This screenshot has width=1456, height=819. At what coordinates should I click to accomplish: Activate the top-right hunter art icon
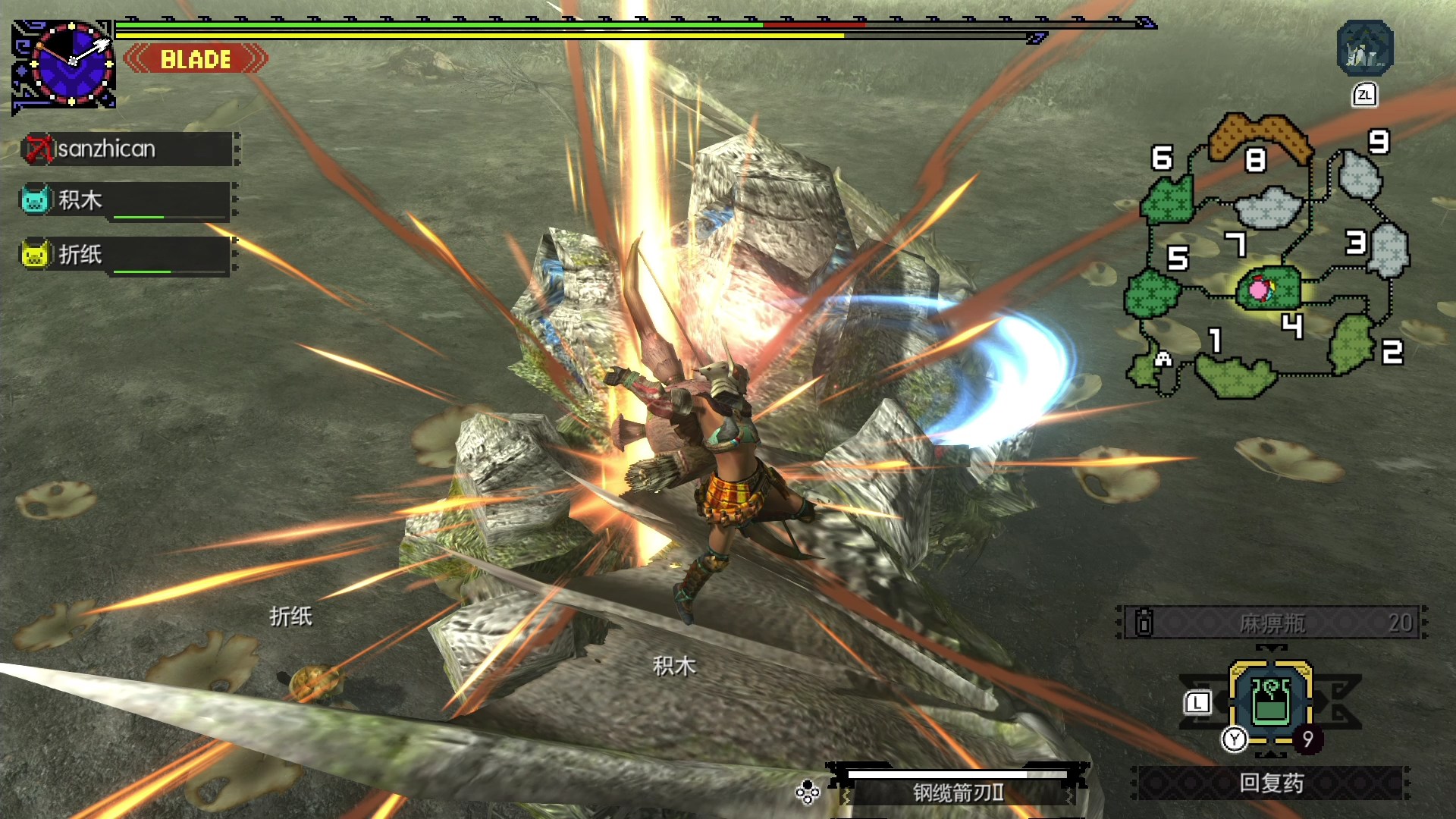(1364, 49)
